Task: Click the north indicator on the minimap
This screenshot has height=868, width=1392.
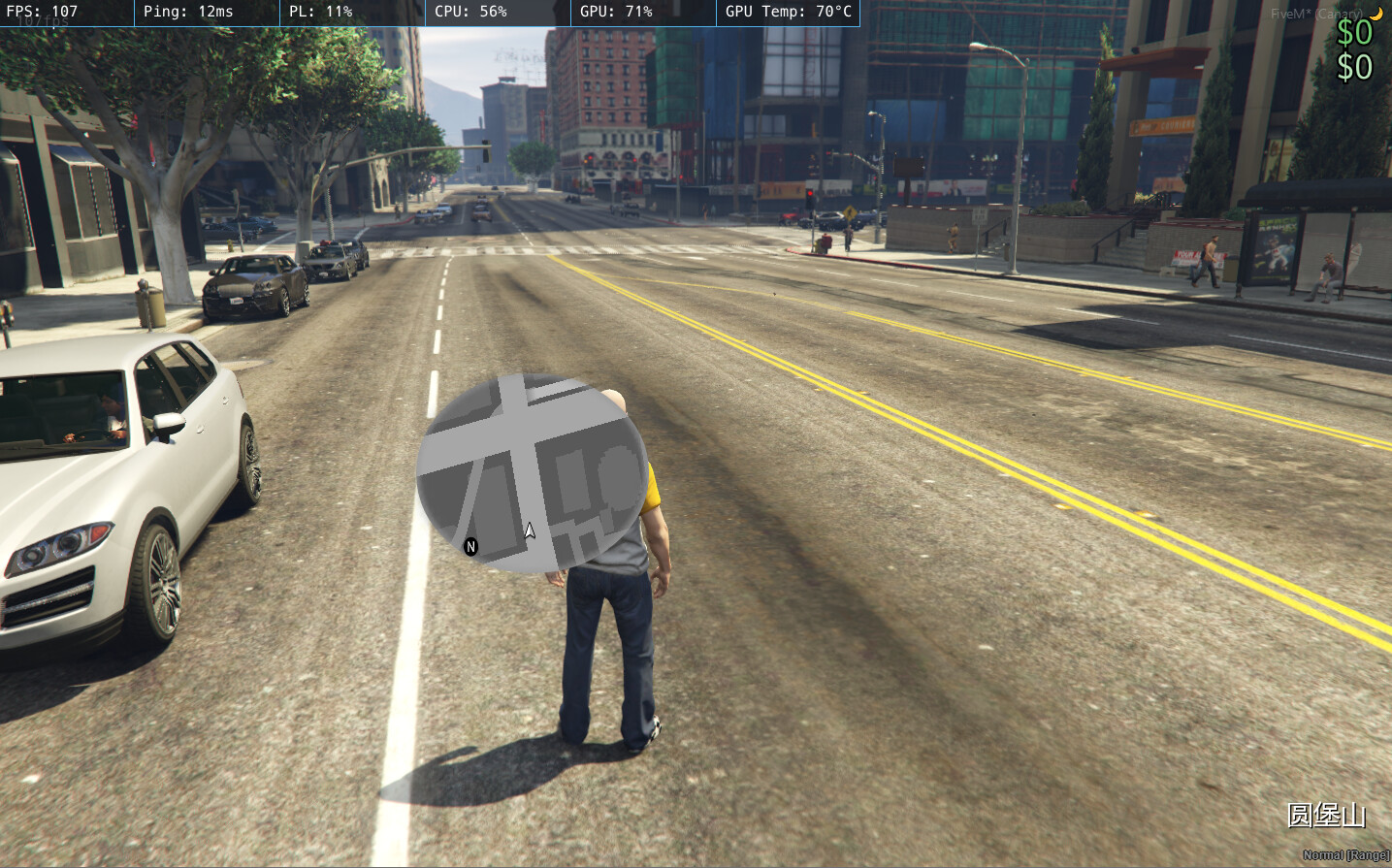Action: point(471,547)
